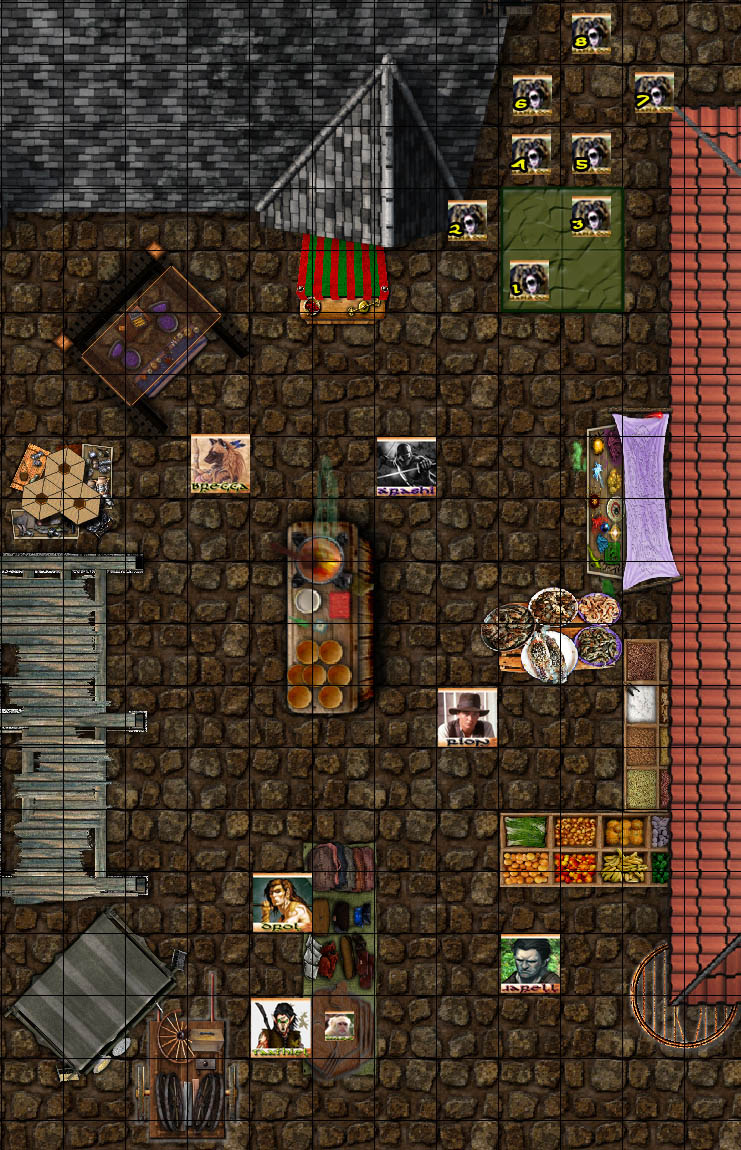Pick the Taathiel elf token
741x1150 pixels.
tap(280, 1027)
